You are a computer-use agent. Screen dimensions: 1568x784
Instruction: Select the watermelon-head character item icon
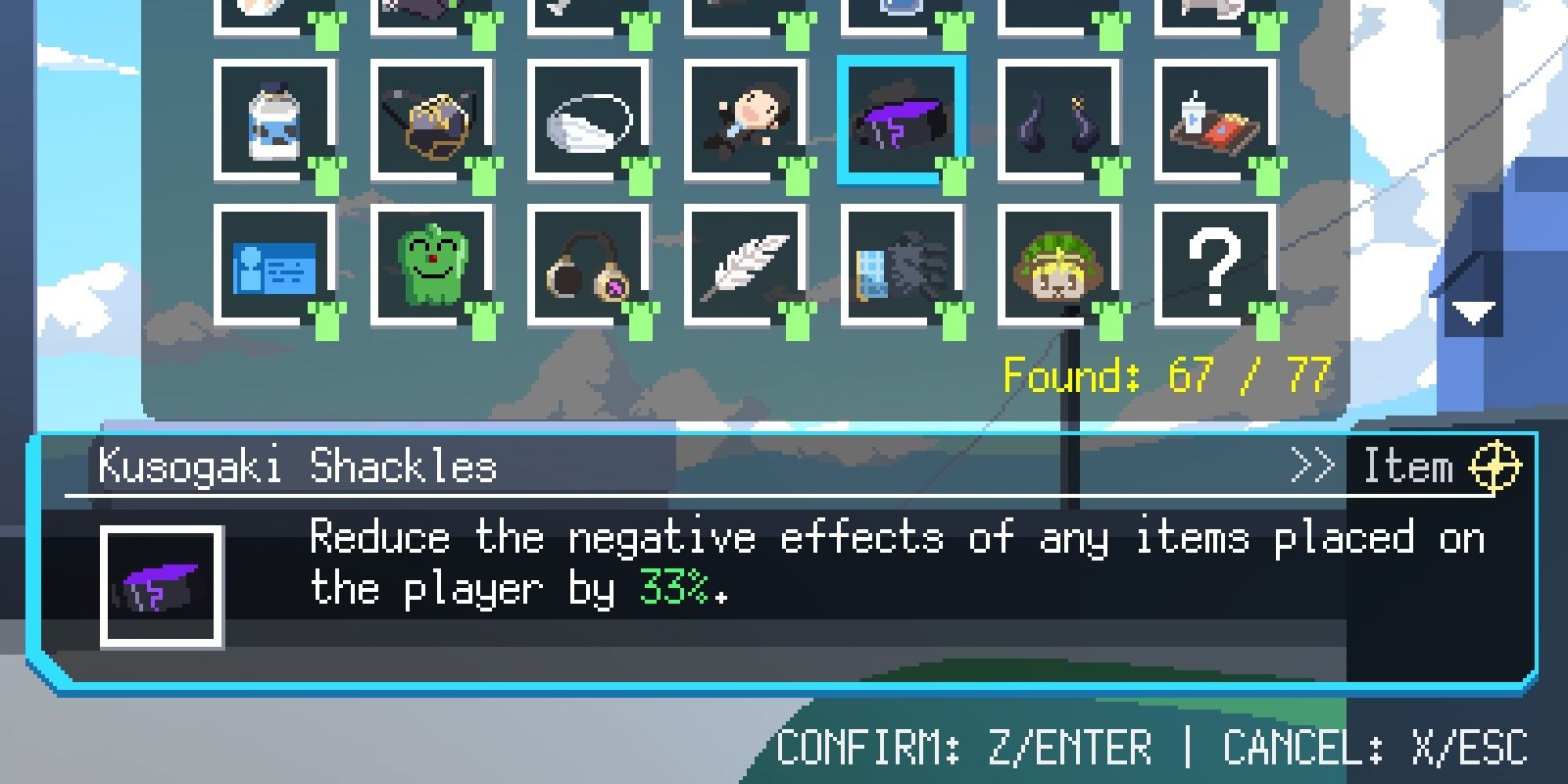(x=1058, y=265)
